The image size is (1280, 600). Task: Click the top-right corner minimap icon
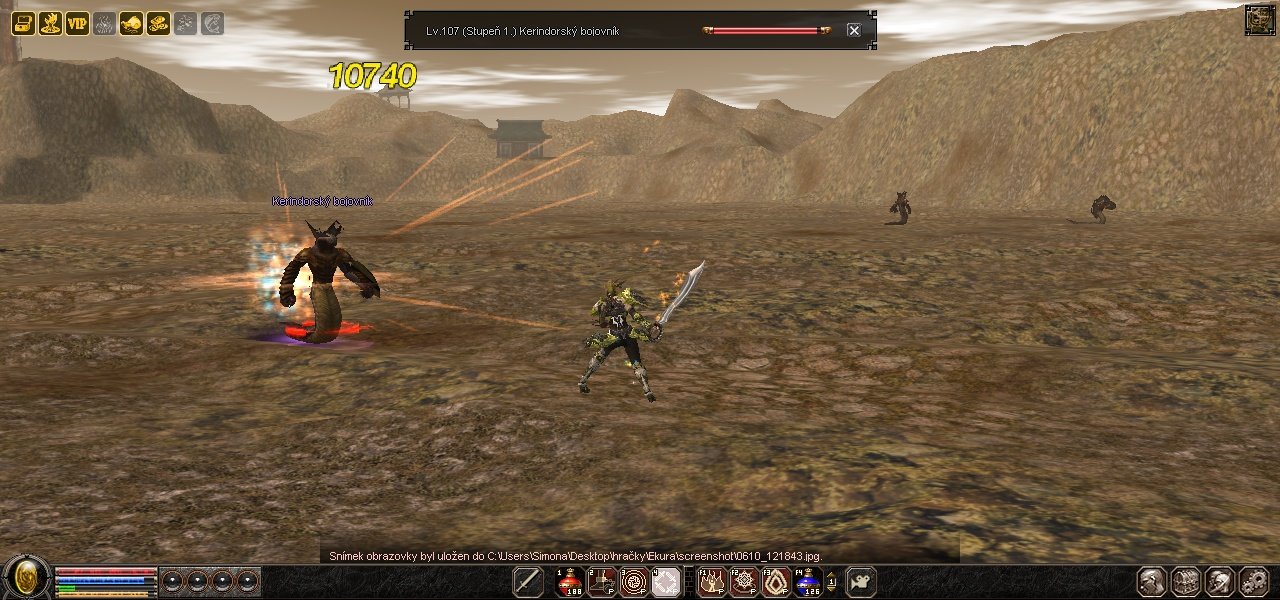click(1260, 20)
